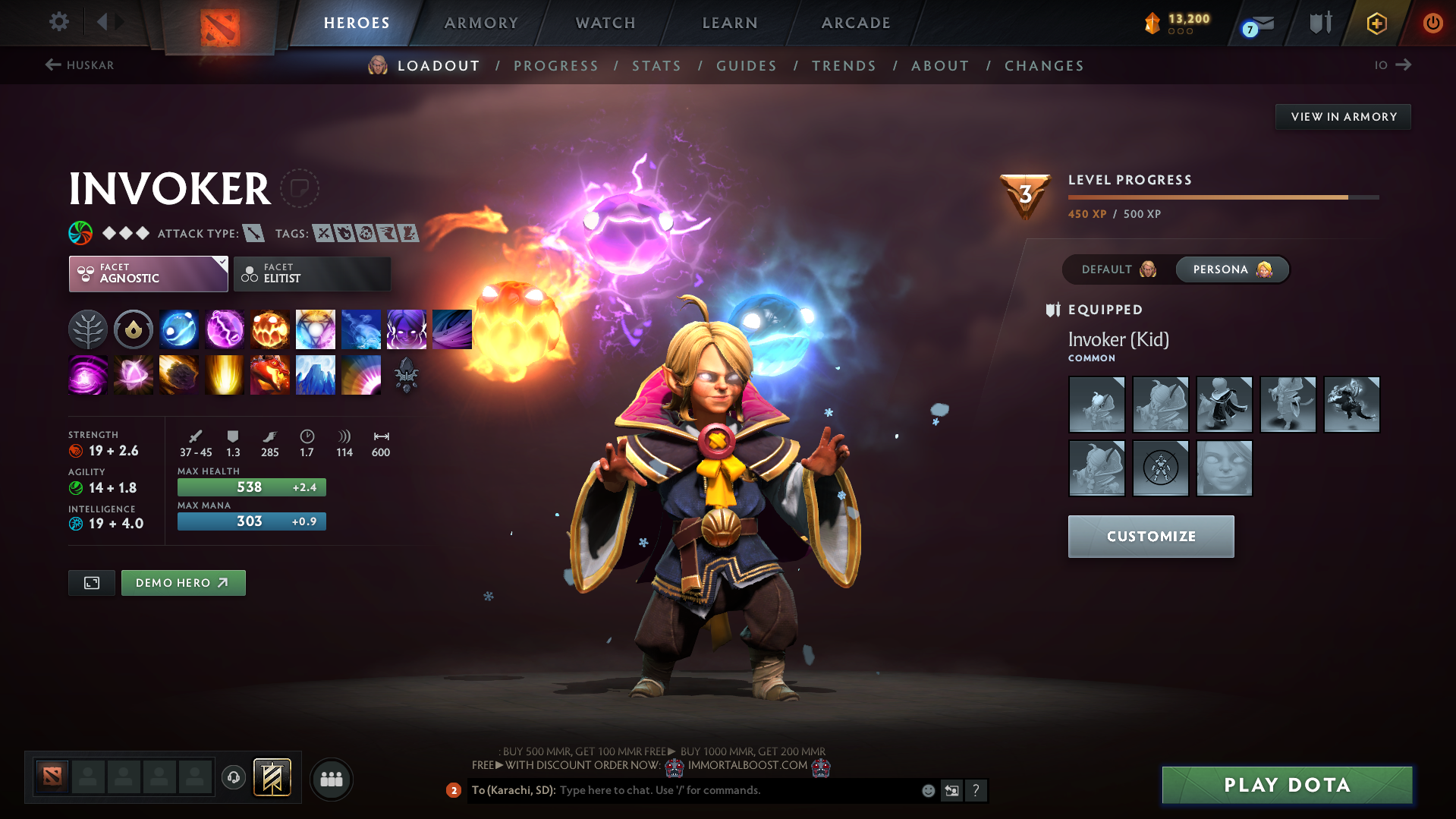The image size is (1456, 819).
Task: Expand the full-screen hero preview
Action: 91,582
